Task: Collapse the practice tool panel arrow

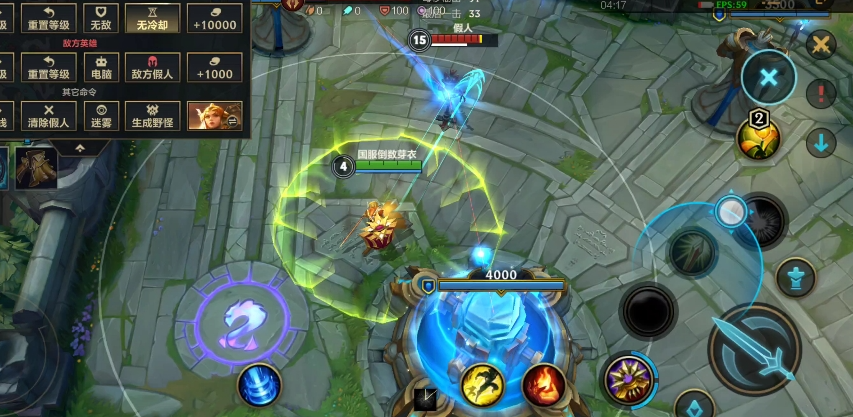Action: (x=80, y=147)
